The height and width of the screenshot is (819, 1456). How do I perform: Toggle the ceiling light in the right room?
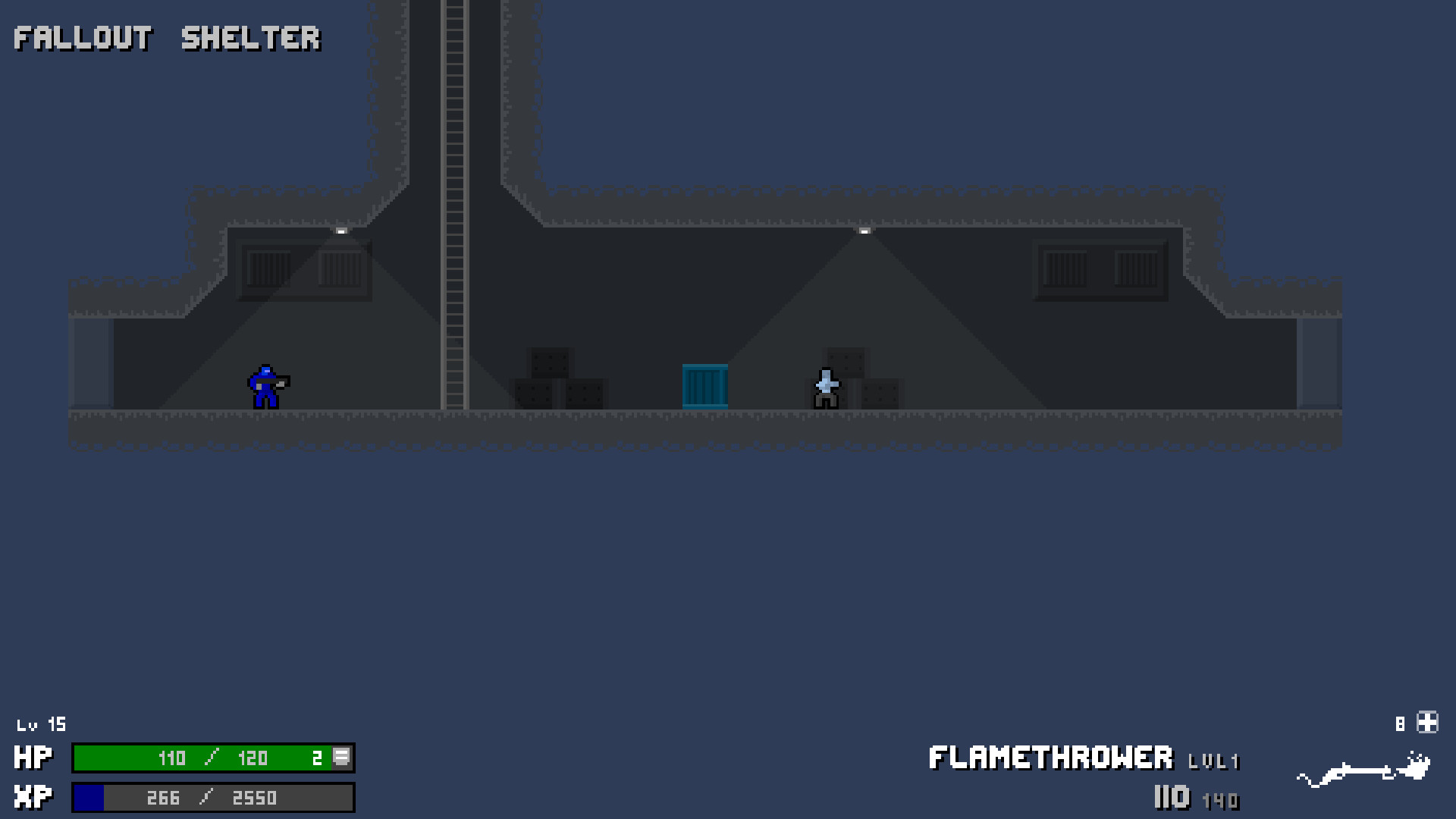[864, 230]
